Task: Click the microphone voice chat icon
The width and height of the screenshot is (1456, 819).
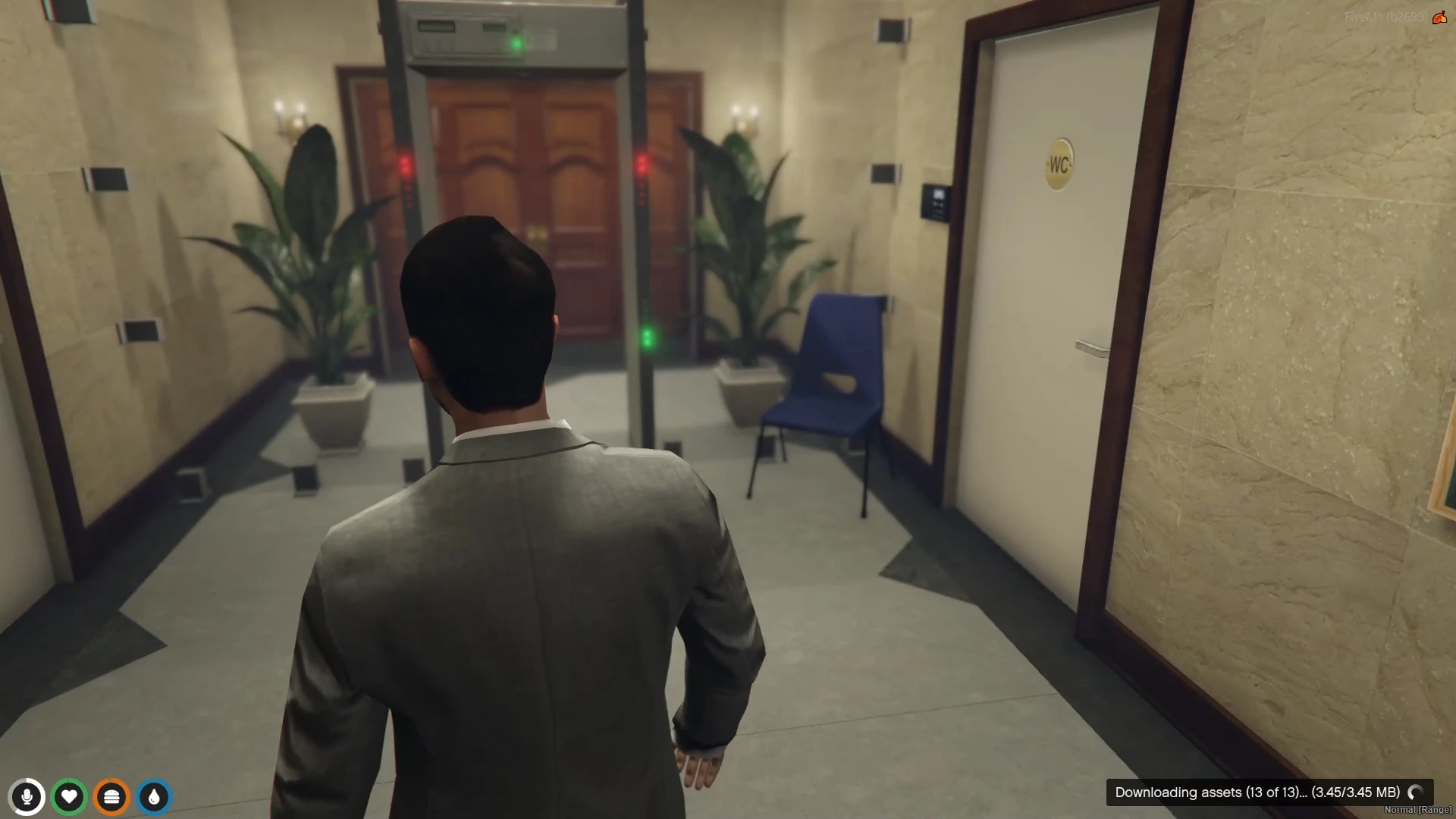Action: [27, 797]
